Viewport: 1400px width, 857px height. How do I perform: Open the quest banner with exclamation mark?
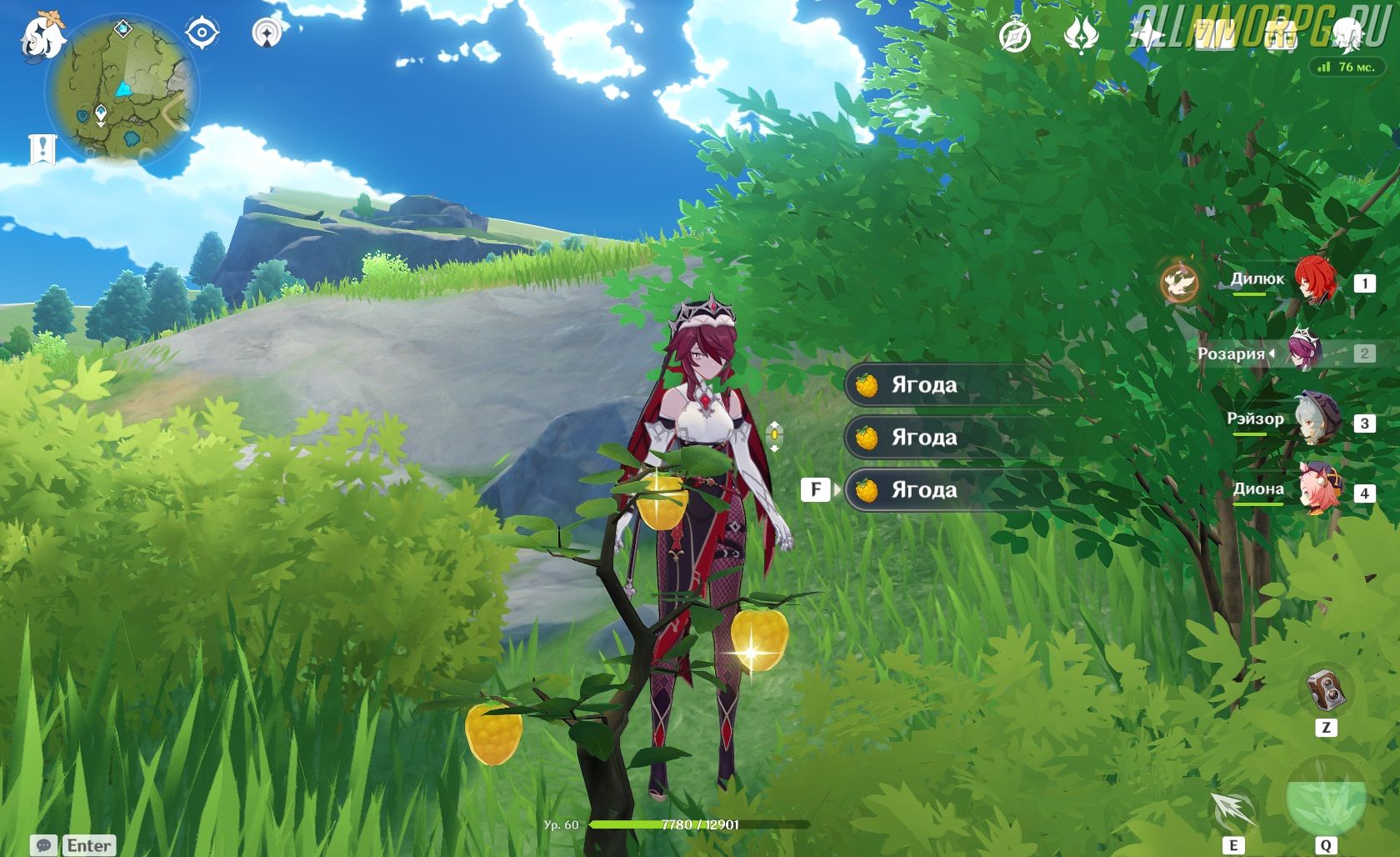pos(42,149)
